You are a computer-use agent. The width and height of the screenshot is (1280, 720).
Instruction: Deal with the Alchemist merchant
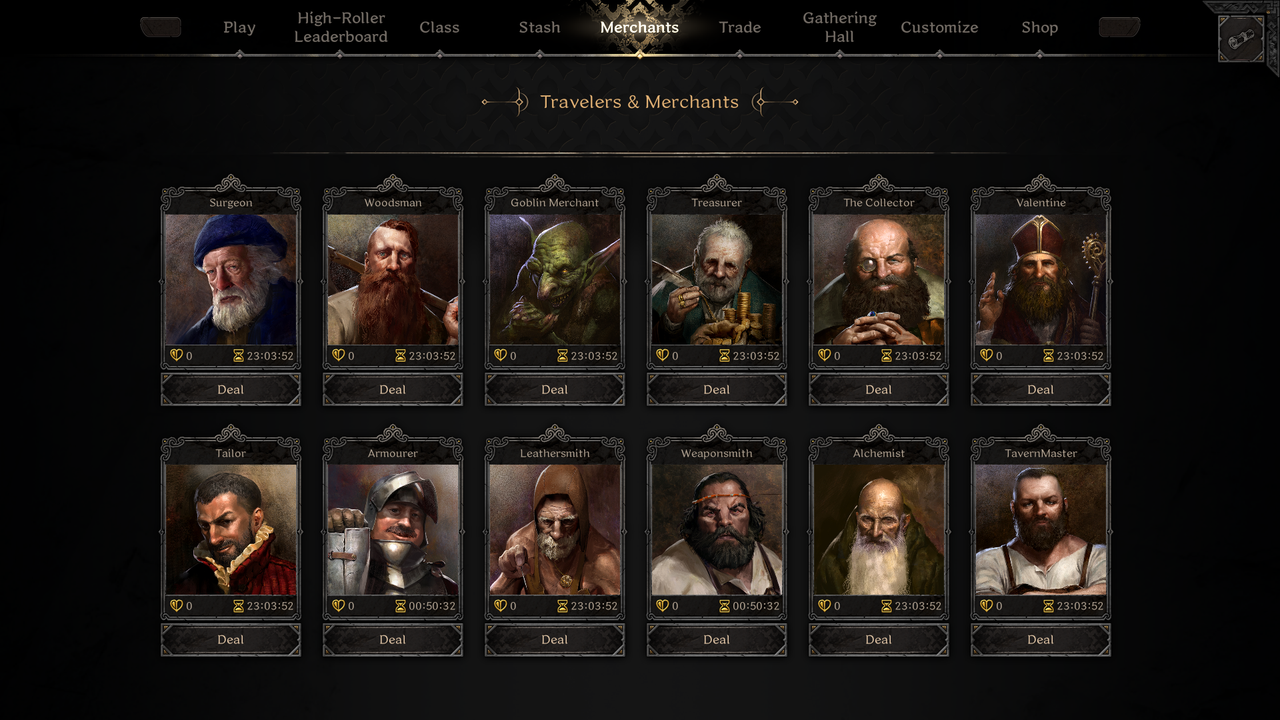tap(879, 640)
